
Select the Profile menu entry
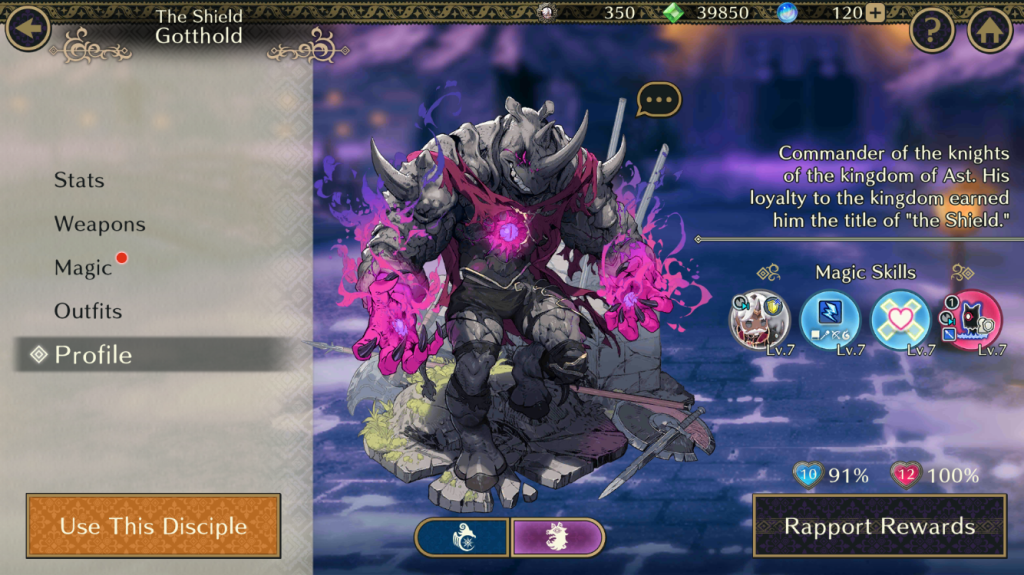tap(92, 355)
